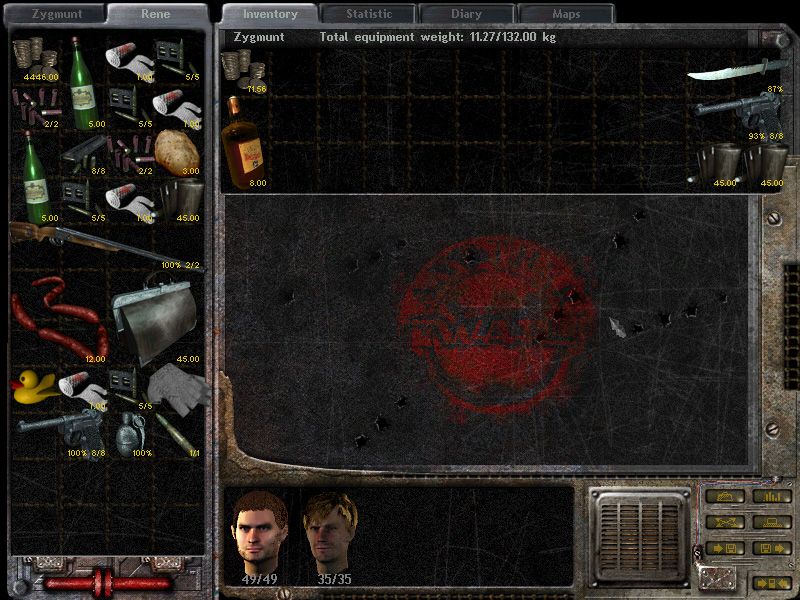
Task: Select the potato item
Action: click(x=178, y=150)
